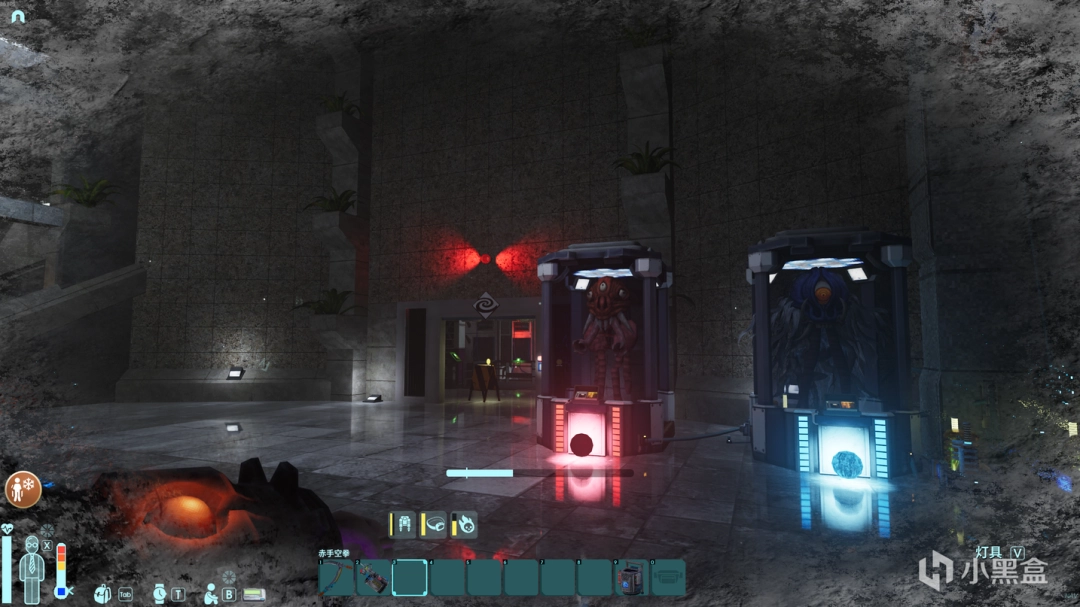The image size is (1080, 607).
Task: Choose the gadget tool in hotbar slot 2
Action: click(x=373, y=578)
